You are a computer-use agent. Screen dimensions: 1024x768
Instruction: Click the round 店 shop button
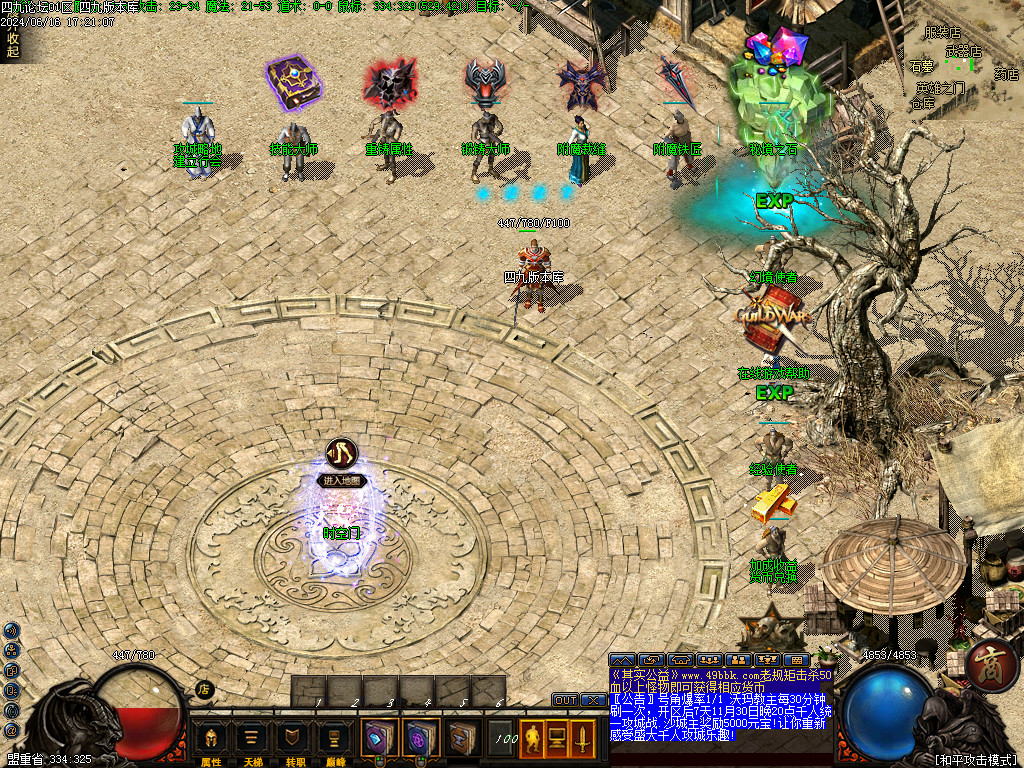click(x=204, y=689)
